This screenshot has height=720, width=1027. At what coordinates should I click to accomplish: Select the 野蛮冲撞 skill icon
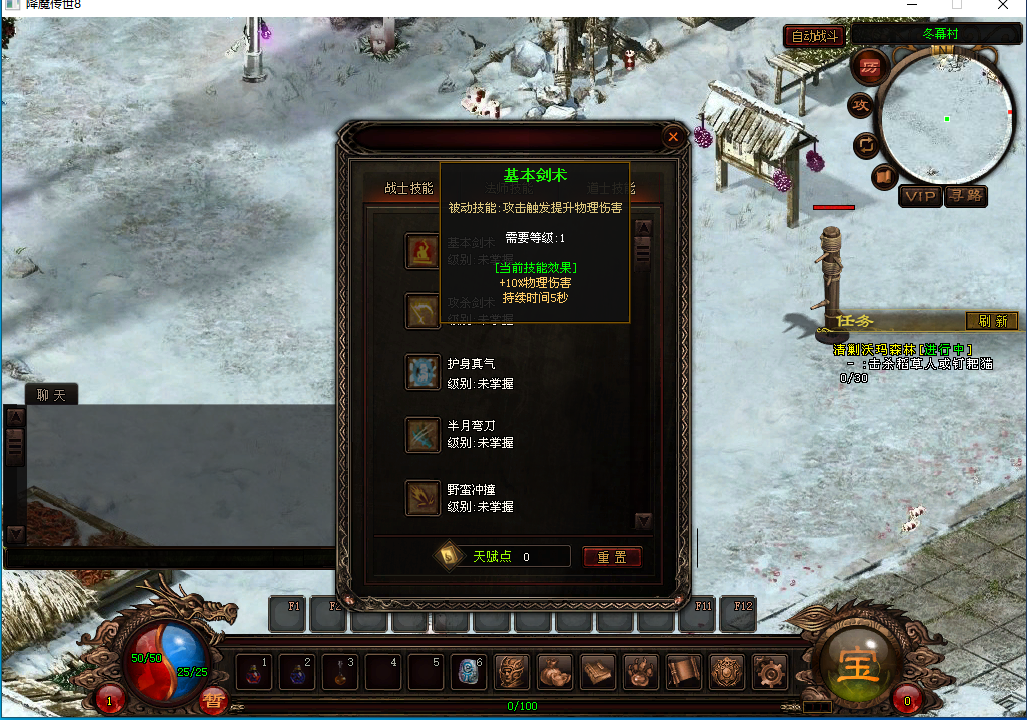point(423,497)
